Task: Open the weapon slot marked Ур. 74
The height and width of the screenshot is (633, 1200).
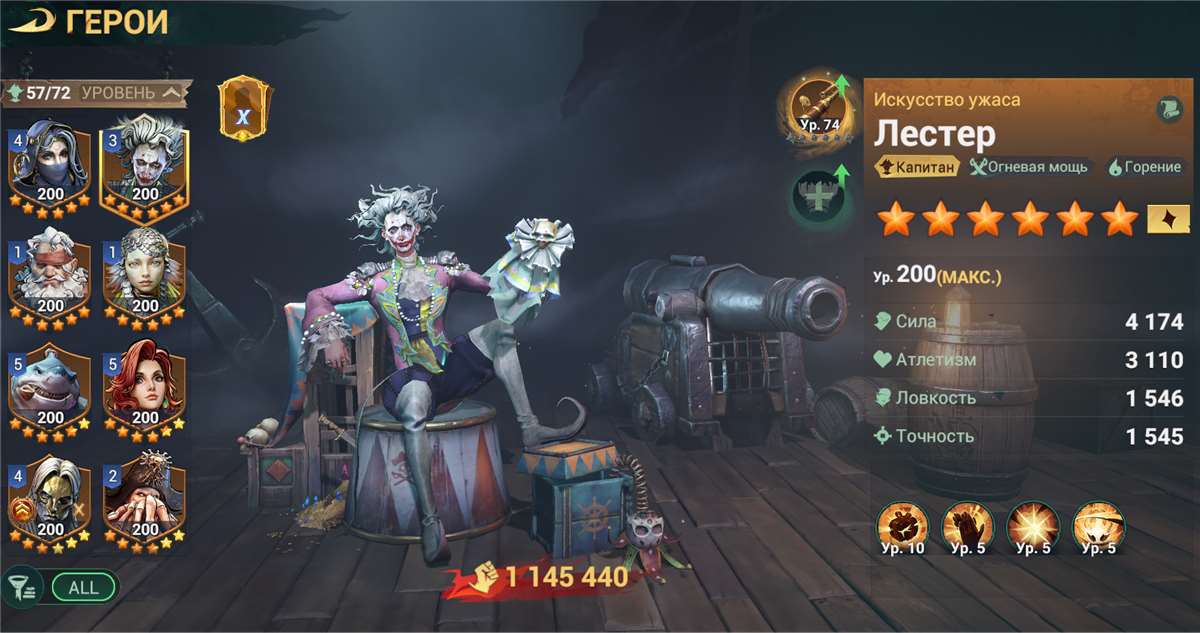Action: click(x=820, y=109)
